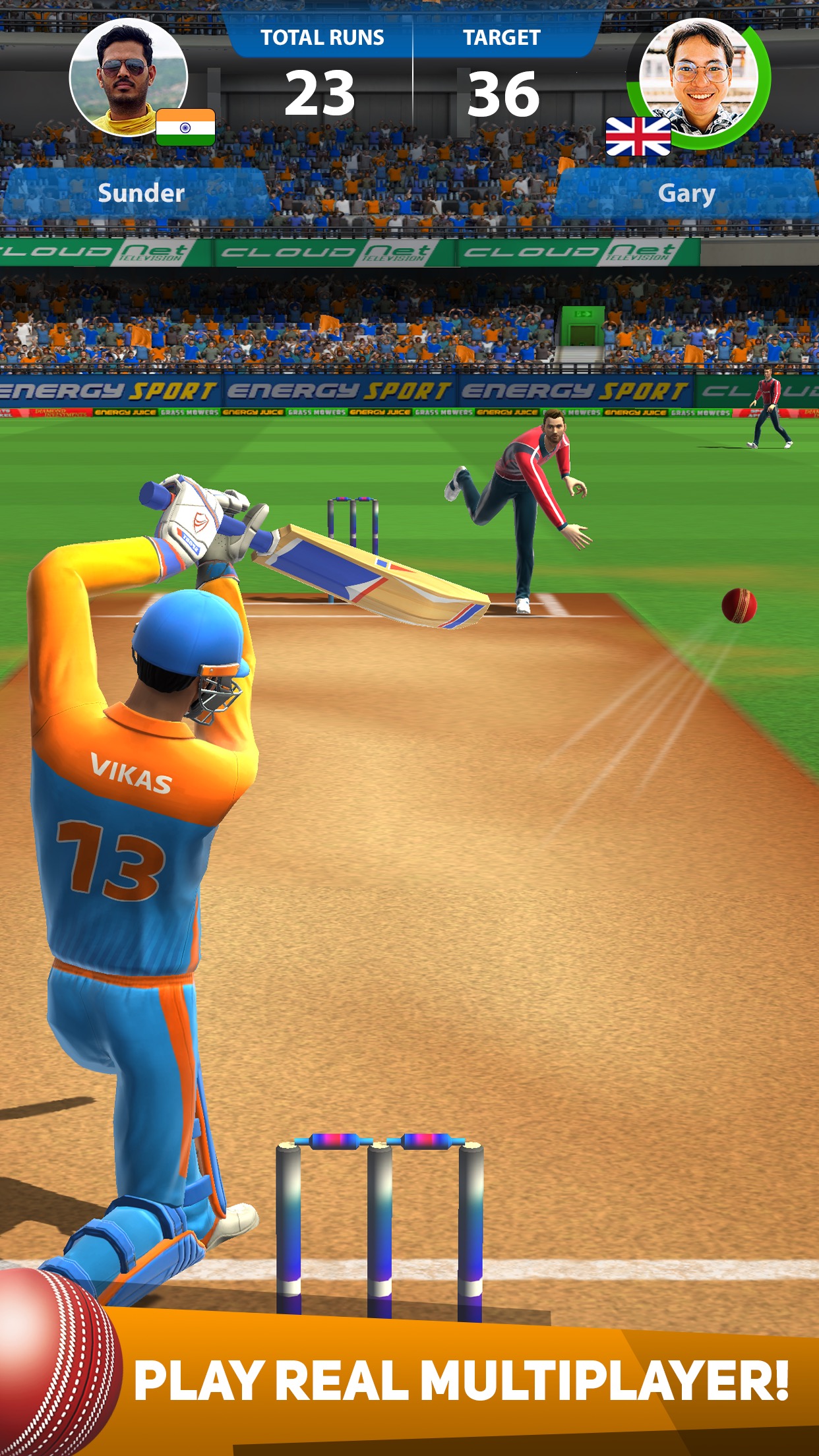Click the India flag badge
This screenshot has width=819, height=1456.
[185, 127]
